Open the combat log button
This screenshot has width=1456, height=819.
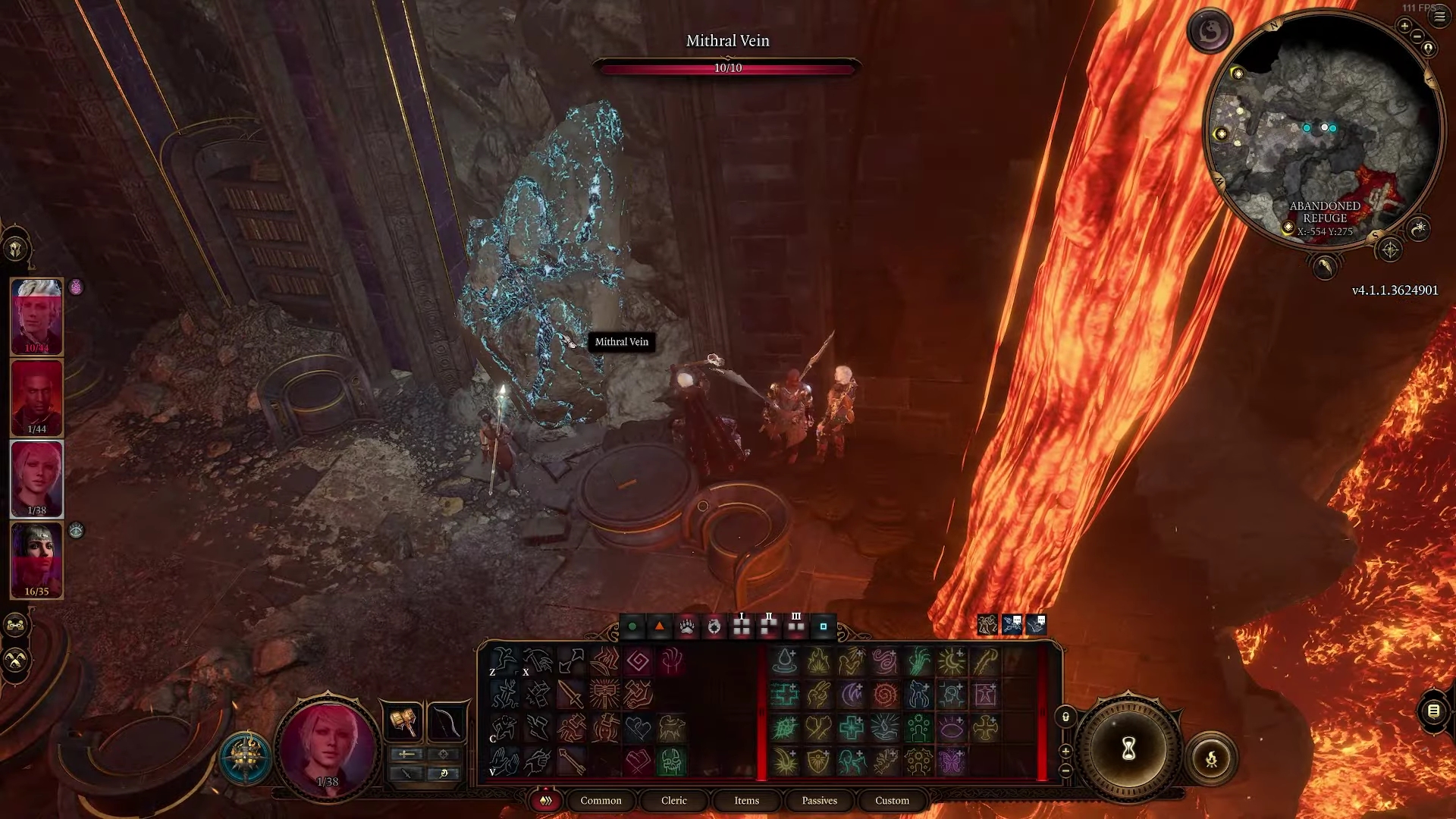point(1433,711)
